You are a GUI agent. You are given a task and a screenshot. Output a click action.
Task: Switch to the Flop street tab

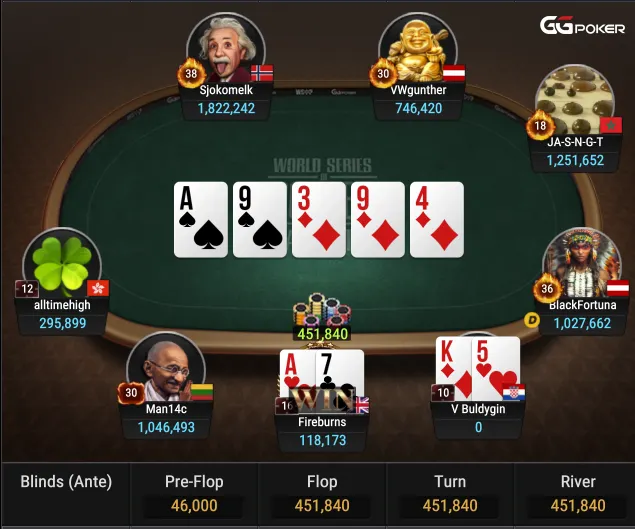click(x=322, y=494)
